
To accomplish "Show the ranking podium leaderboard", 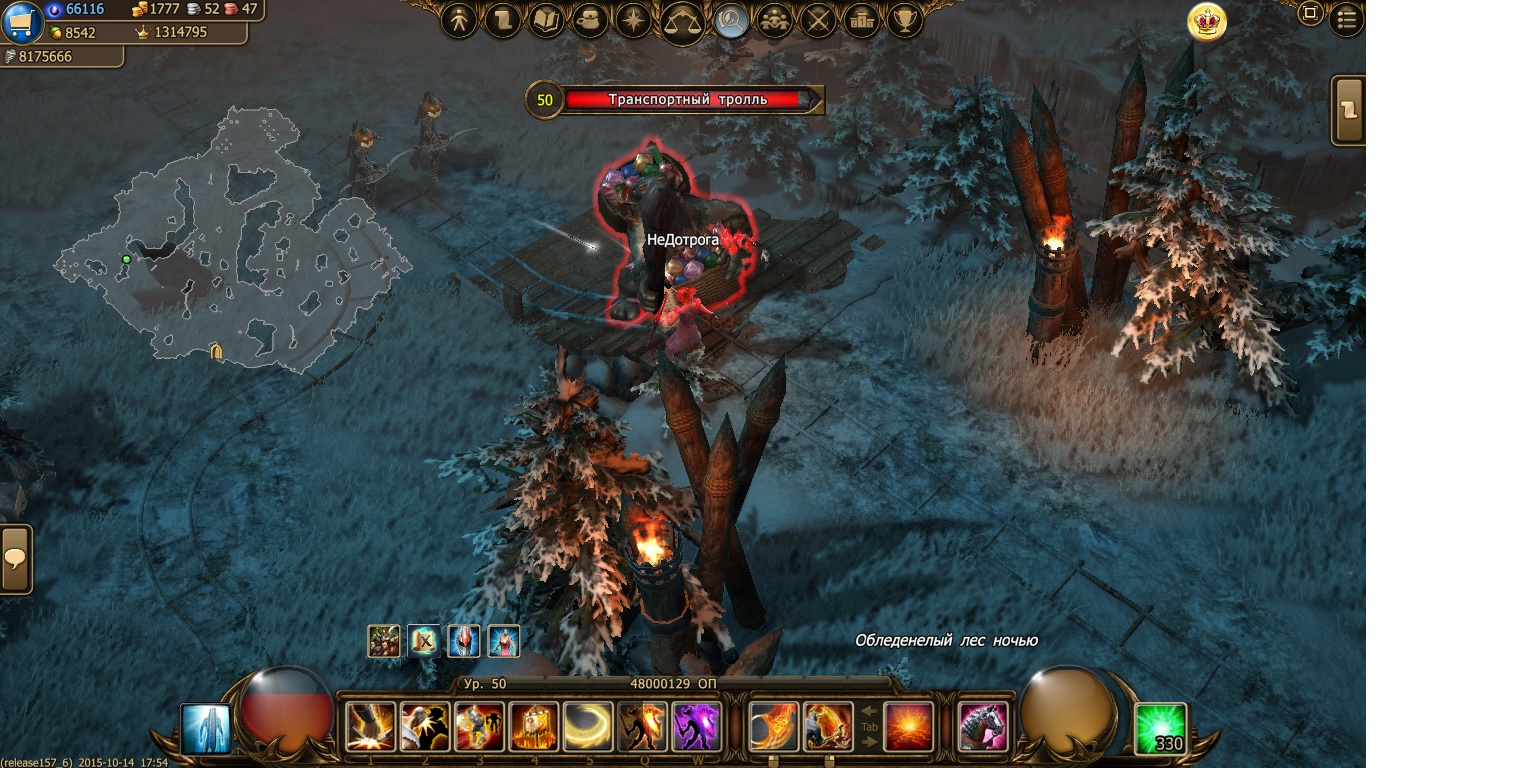I will pos(861,20).
